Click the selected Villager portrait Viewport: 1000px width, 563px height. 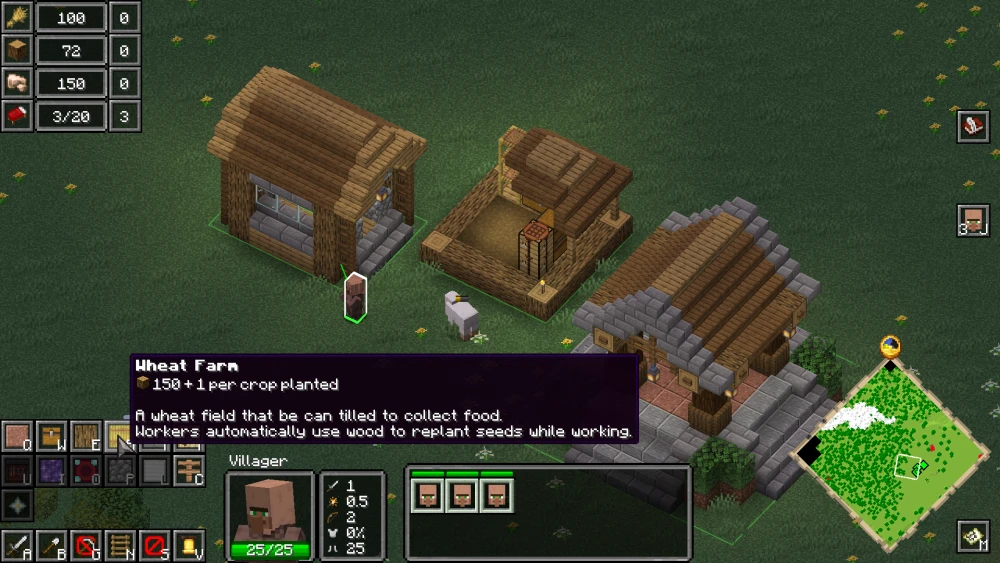[x=268, y=512]
